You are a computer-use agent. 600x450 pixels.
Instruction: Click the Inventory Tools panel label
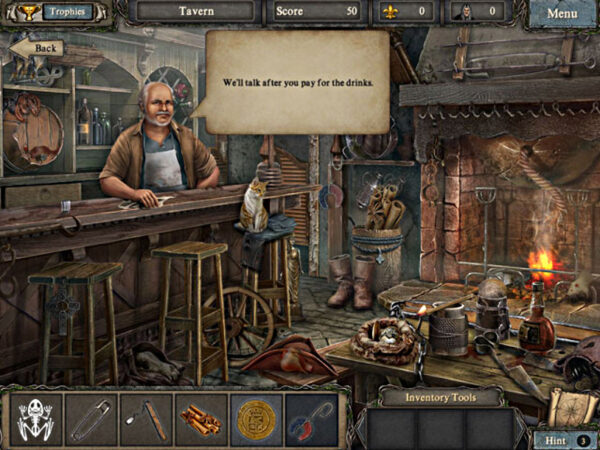(x=440, y=398)
